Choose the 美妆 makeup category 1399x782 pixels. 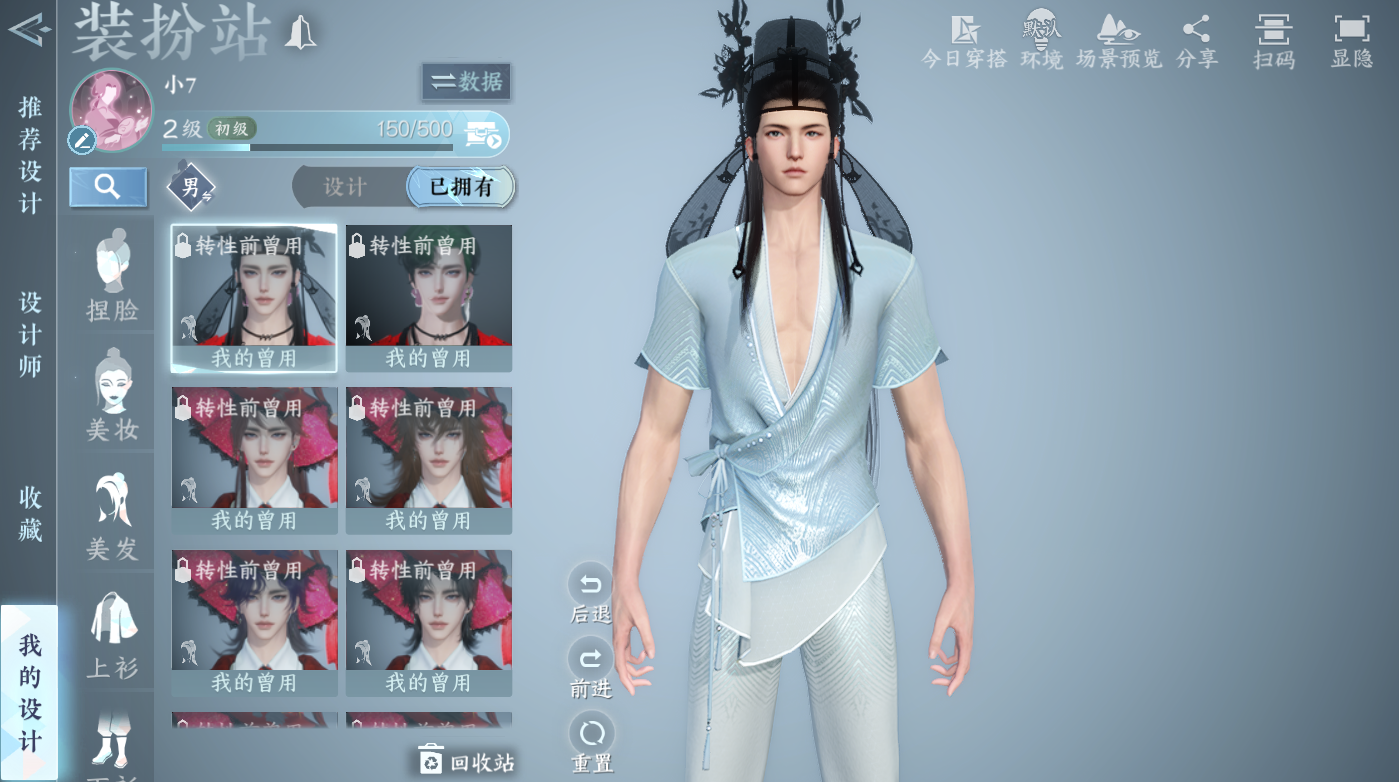pos(112,396)
